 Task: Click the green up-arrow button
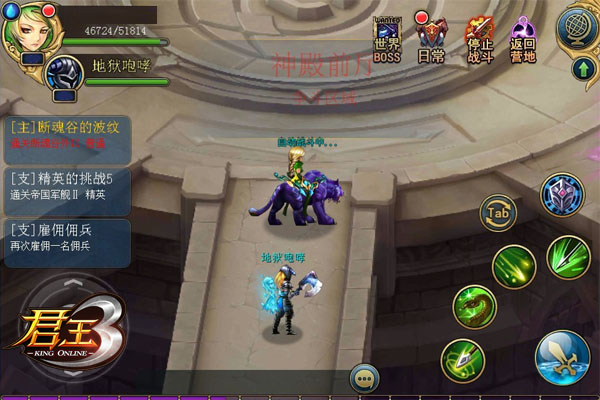pos(583,69)
